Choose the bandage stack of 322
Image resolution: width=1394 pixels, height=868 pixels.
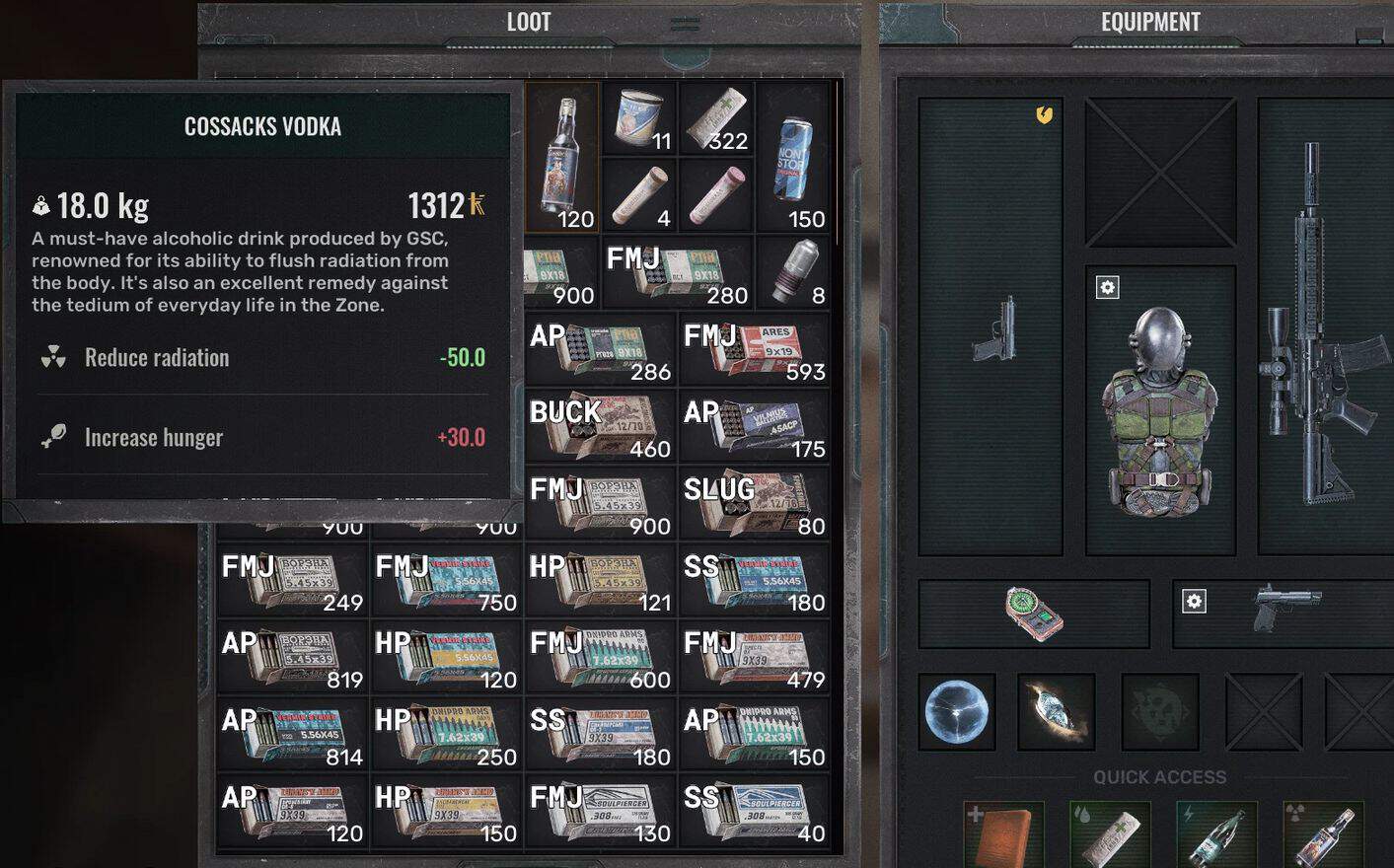[x=716, y=118]
